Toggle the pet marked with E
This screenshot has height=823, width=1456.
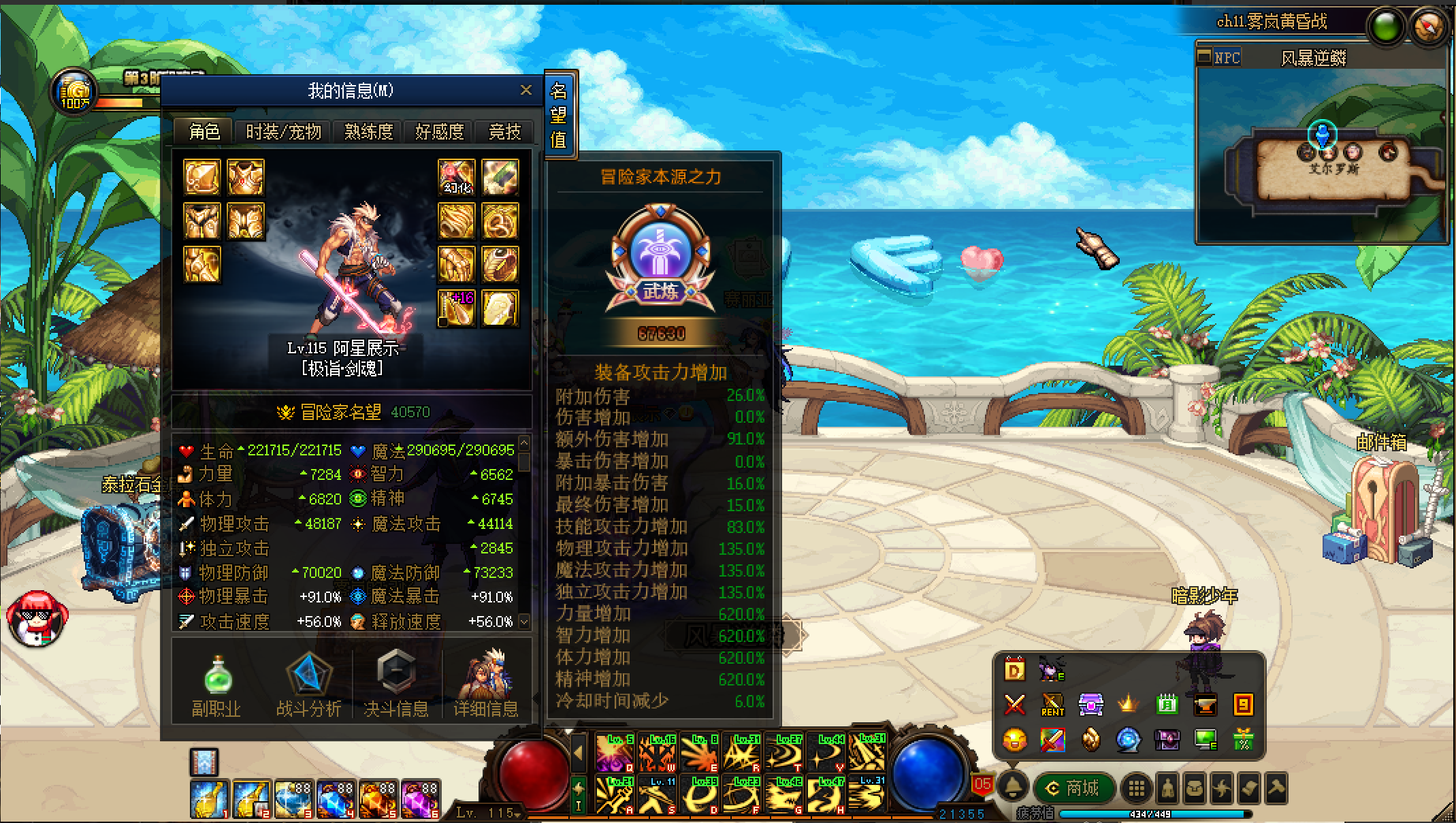[x=1050, y=671]
